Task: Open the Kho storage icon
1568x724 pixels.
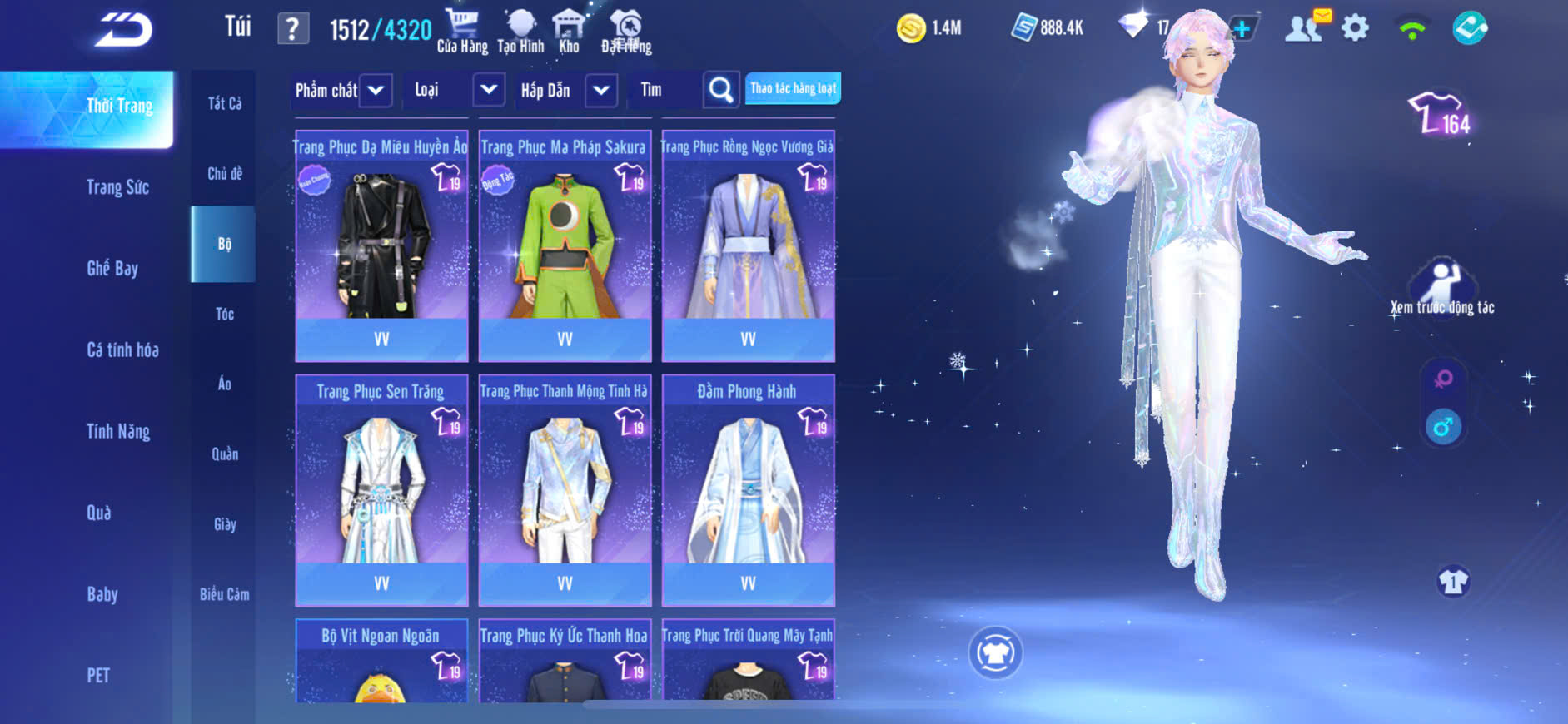Action: [x=569, y=32]
